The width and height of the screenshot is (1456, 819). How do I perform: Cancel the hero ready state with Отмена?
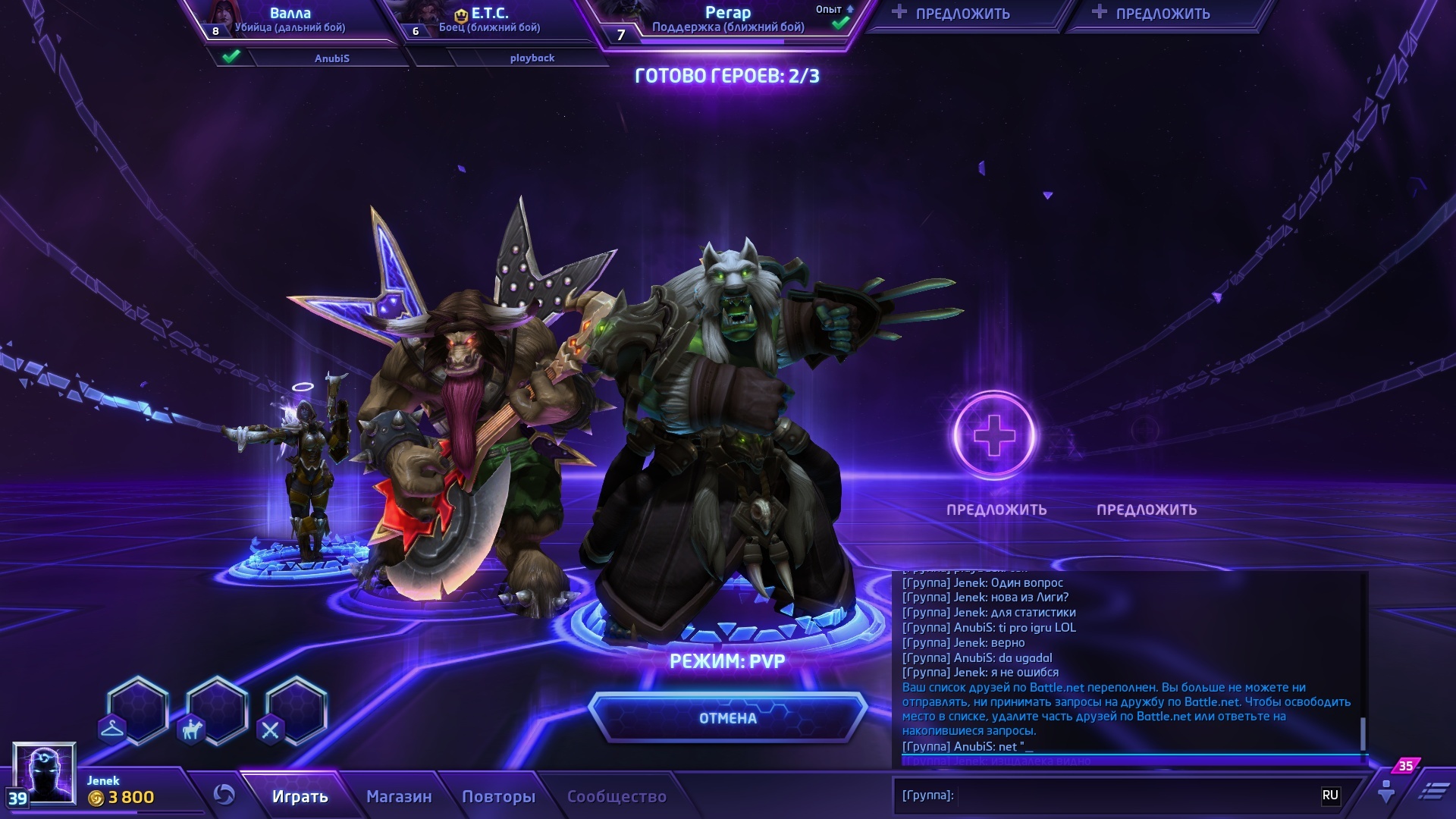(x=727, y=717)
